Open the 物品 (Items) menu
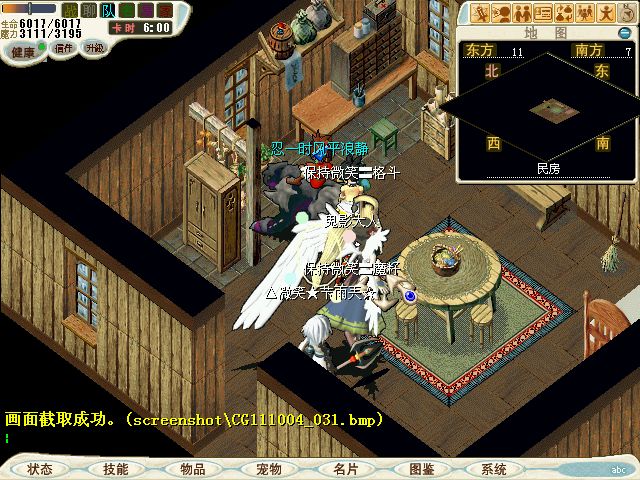This screenshot has height=480, width=640. coord(192,468)
